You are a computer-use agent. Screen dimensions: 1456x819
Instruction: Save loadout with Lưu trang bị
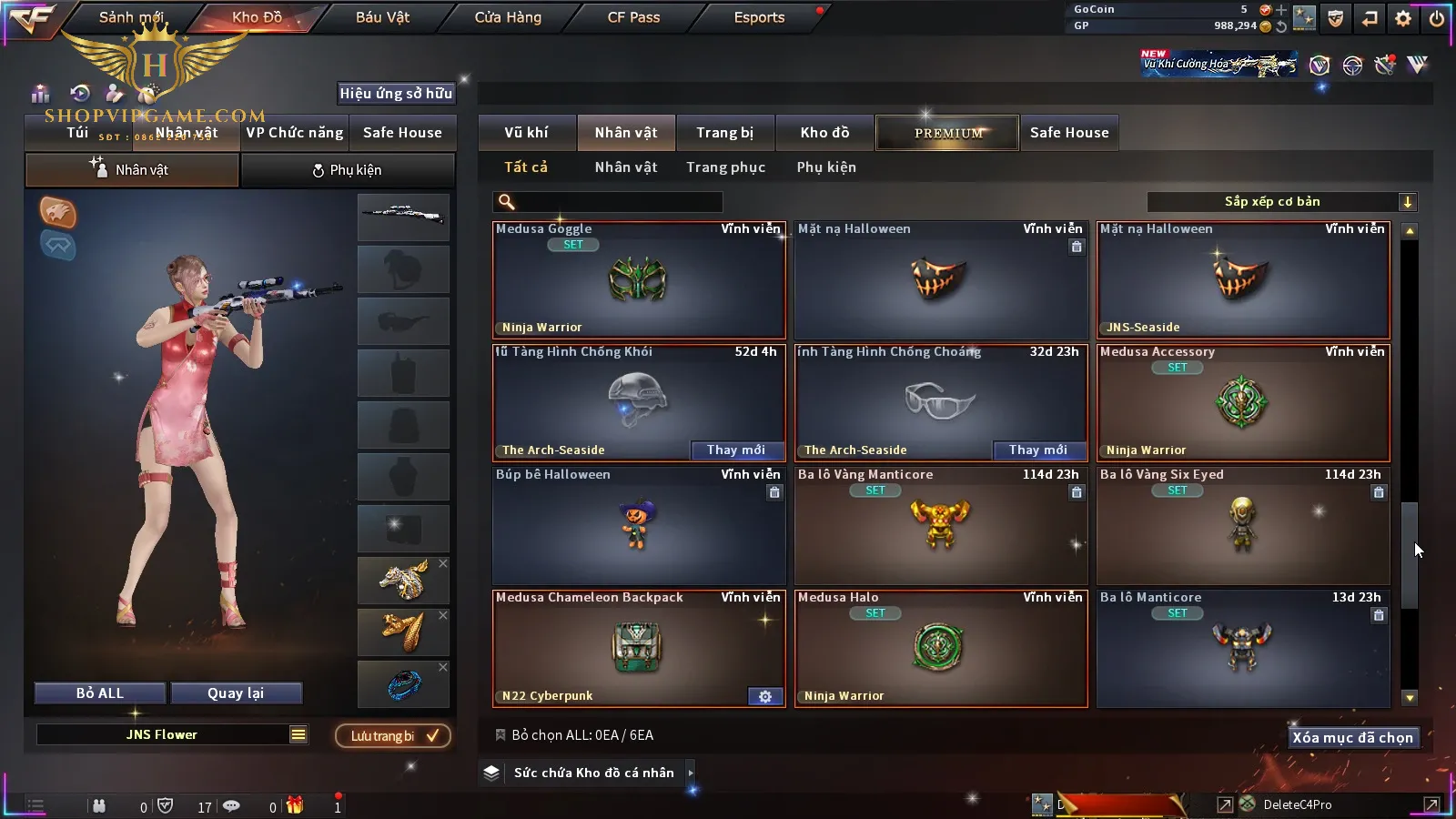point(393,736)
